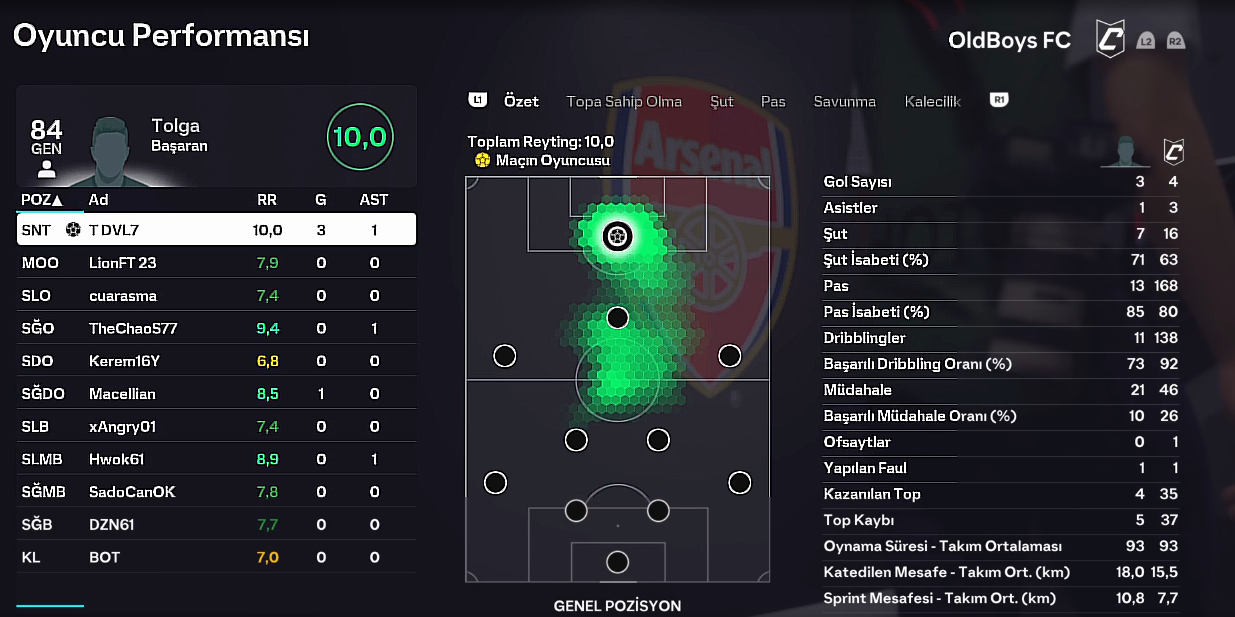Open the Kalecilik tab
This screenshot has height=617, width=1235.
point(932,101)
